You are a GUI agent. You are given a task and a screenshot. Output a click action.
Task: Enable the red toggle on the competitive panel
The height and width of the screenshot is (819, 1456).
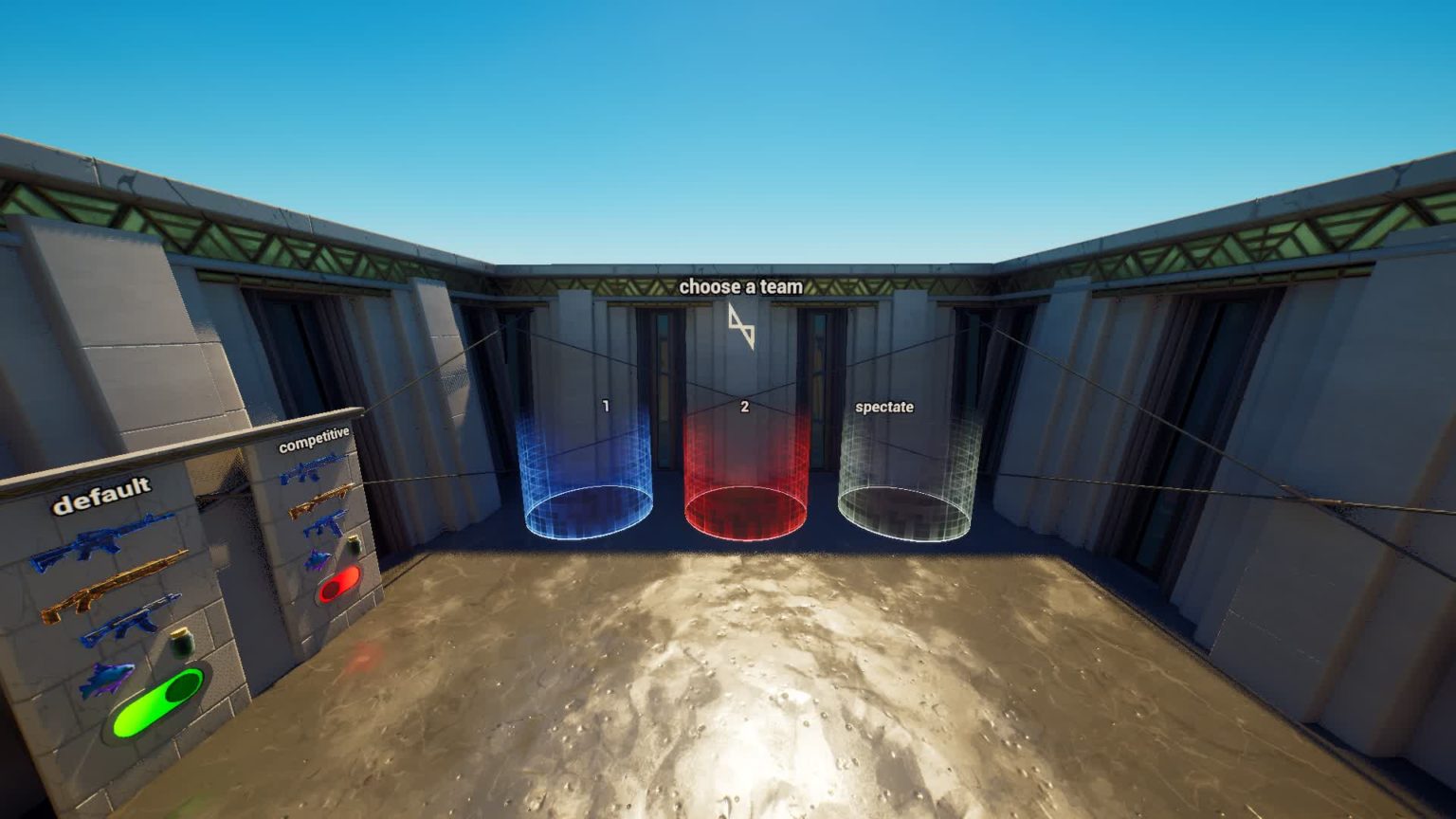pos(338,585)
